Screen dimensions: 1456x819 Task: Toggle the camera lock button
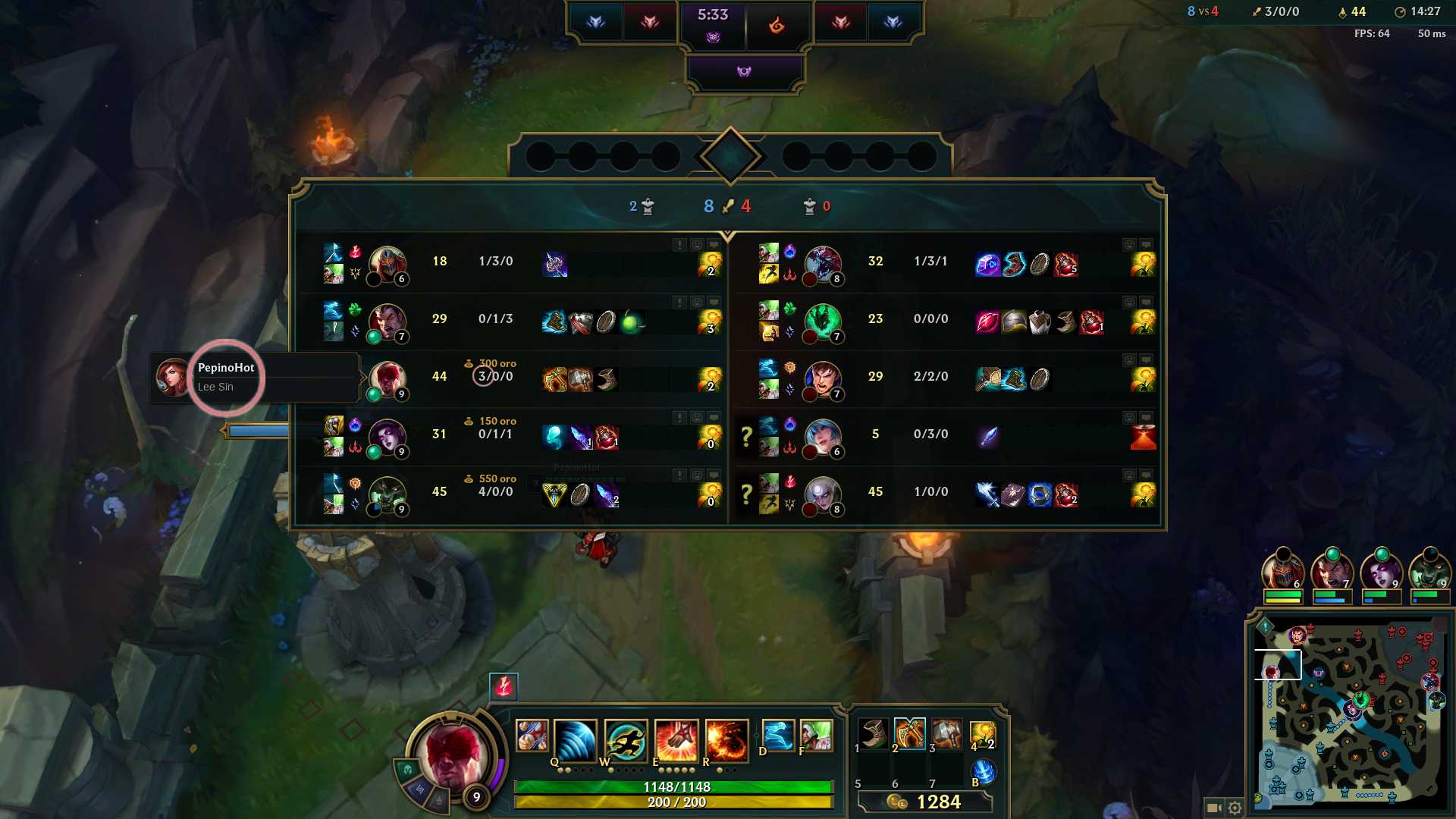1213,808
